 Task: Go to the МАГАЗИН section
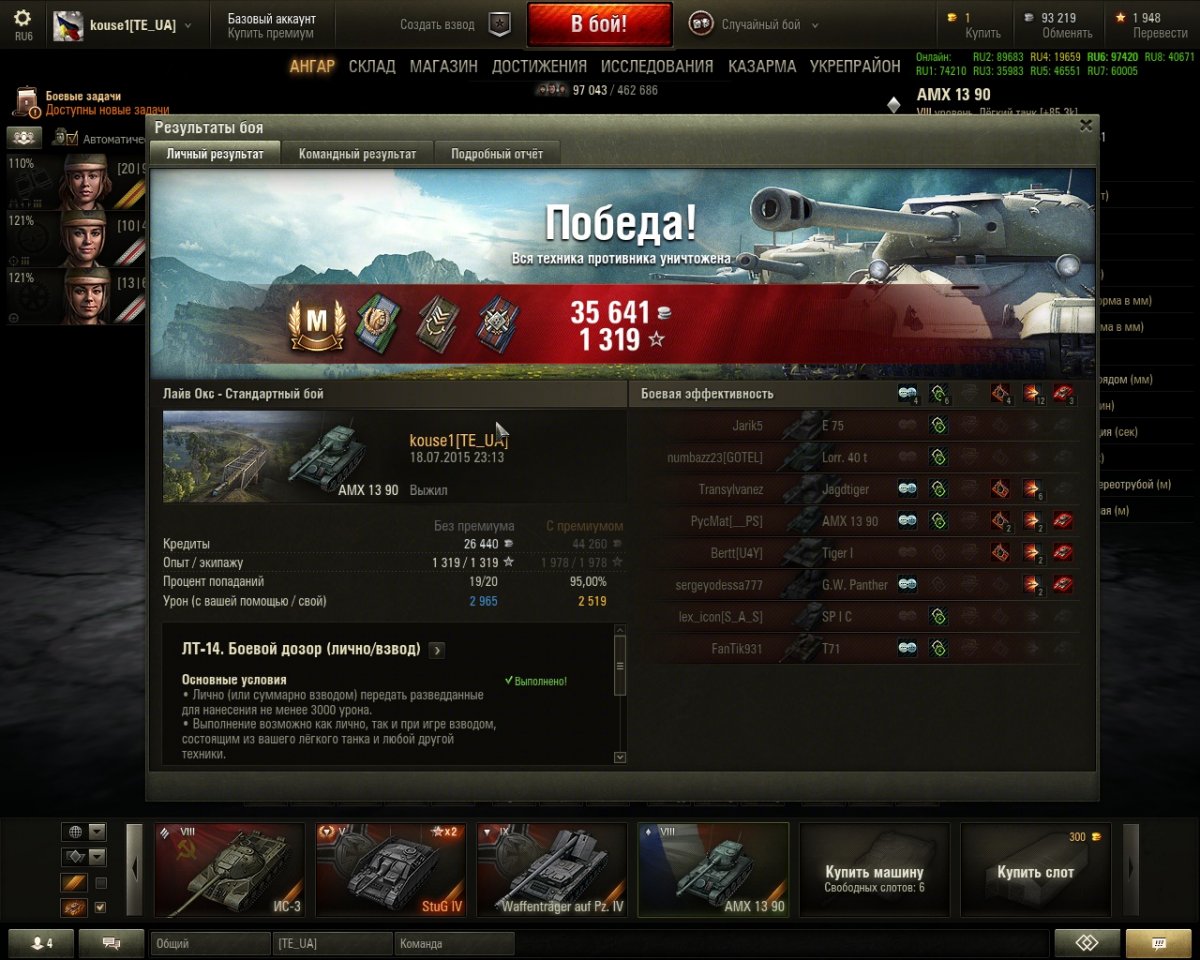[443, 67]
